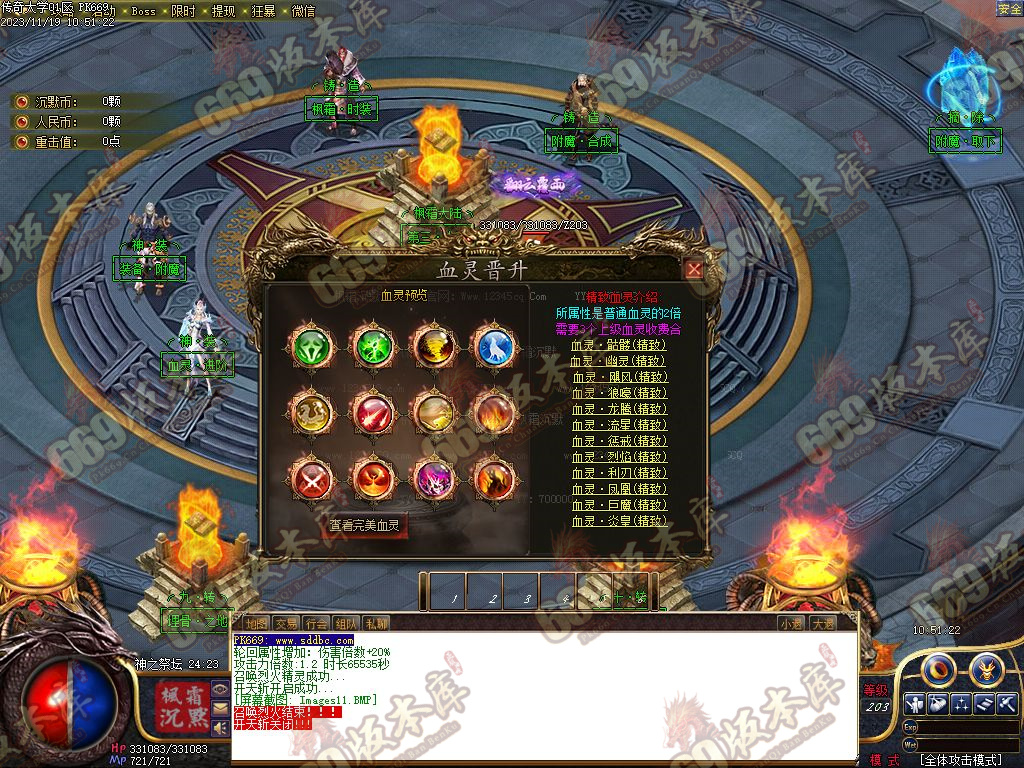Viewport: 1024px width, 768px height.
Task: Click the 查看完美血灵 button
Action: pyautogui.click(x=365, y=525)
